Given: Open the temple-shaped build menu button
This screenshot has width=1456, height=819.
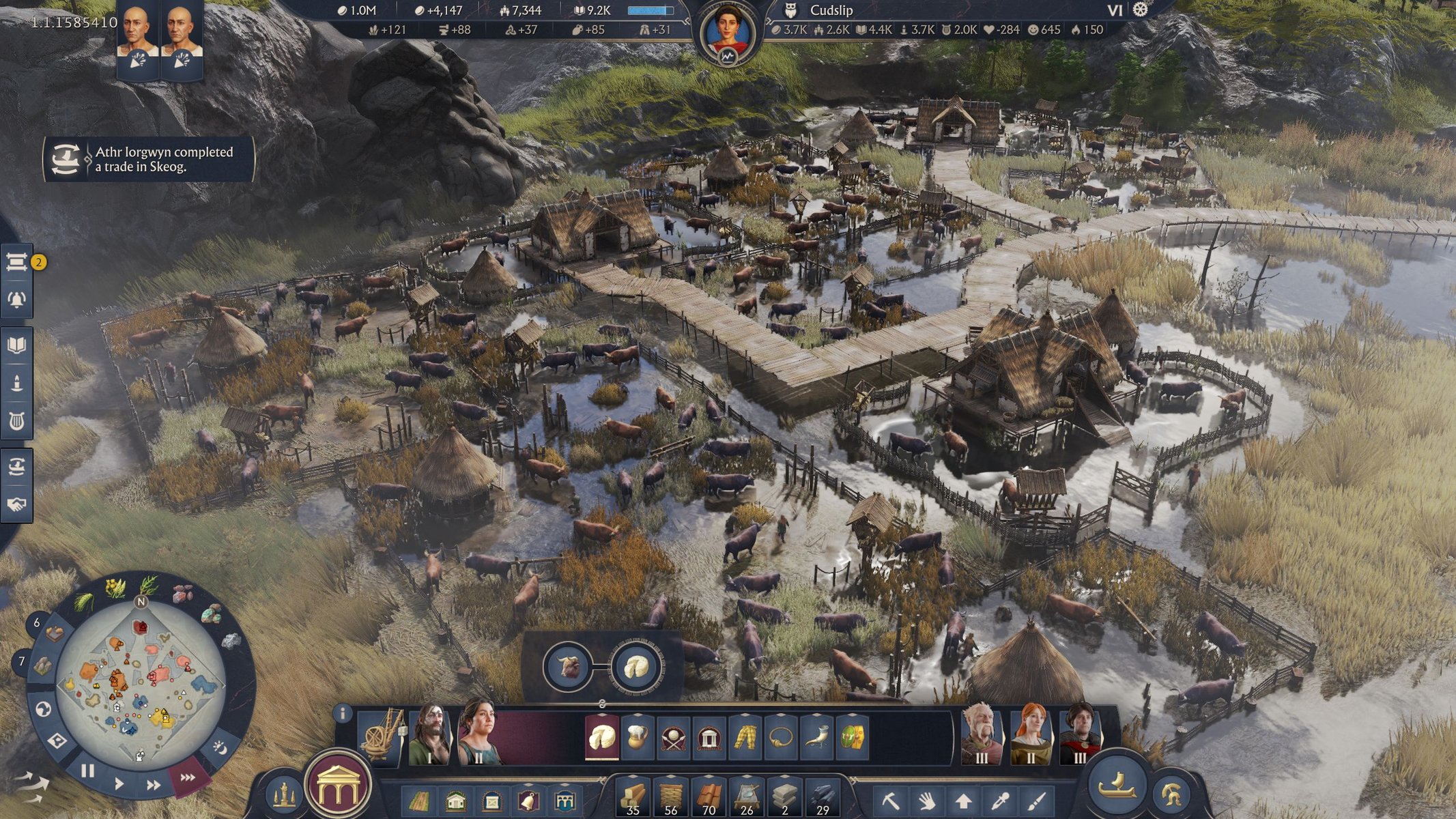Looking at the screenshot, I should click(x=339, y=786).
